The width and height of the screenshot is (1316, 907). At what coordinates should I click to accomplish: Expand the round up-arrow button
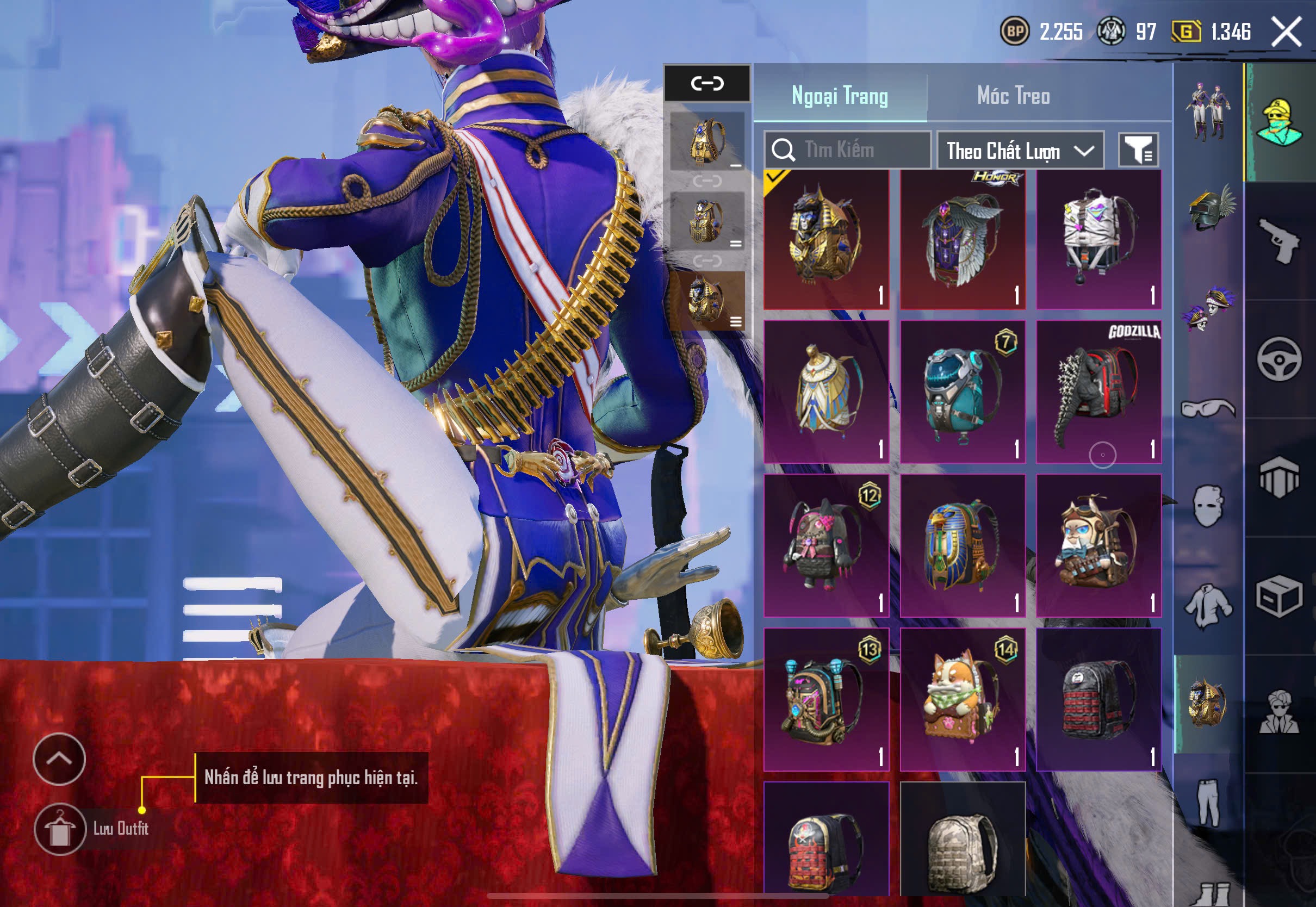pos(59,759)
